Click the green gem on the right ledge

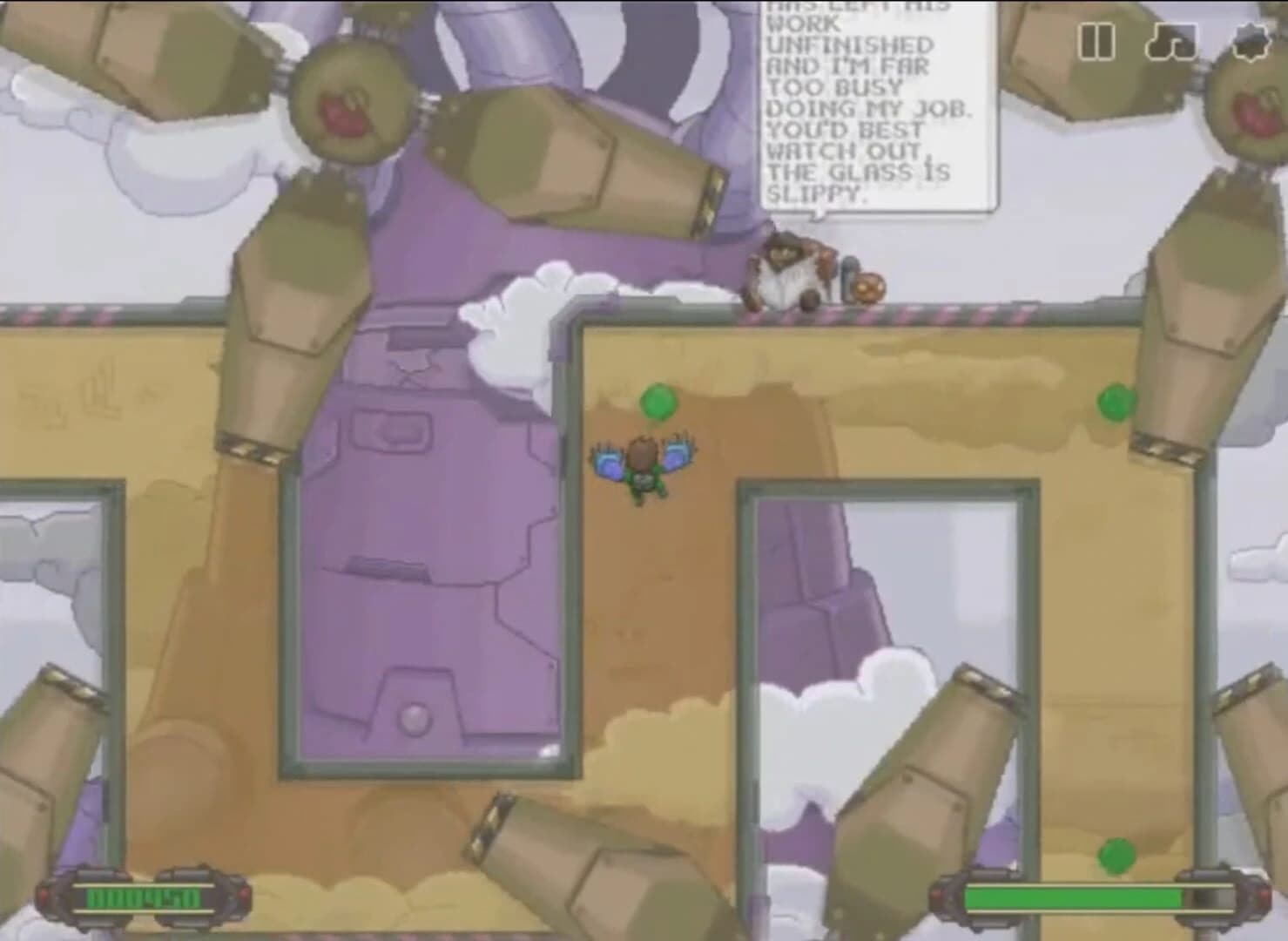tap(1116, 402)
